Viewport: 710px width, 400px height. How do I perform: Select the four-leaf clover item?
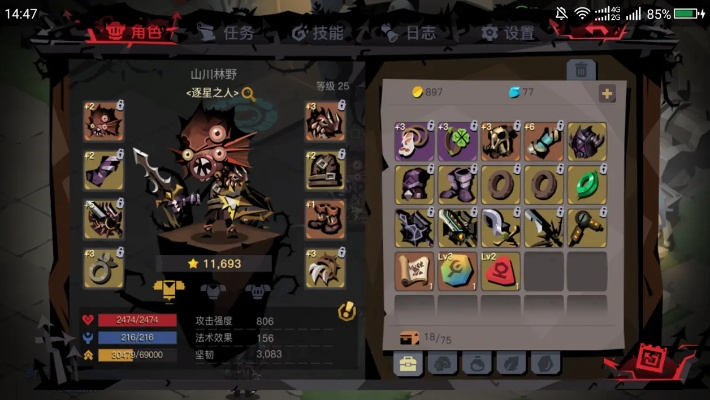pyautogui.click(x=458, y=142)
